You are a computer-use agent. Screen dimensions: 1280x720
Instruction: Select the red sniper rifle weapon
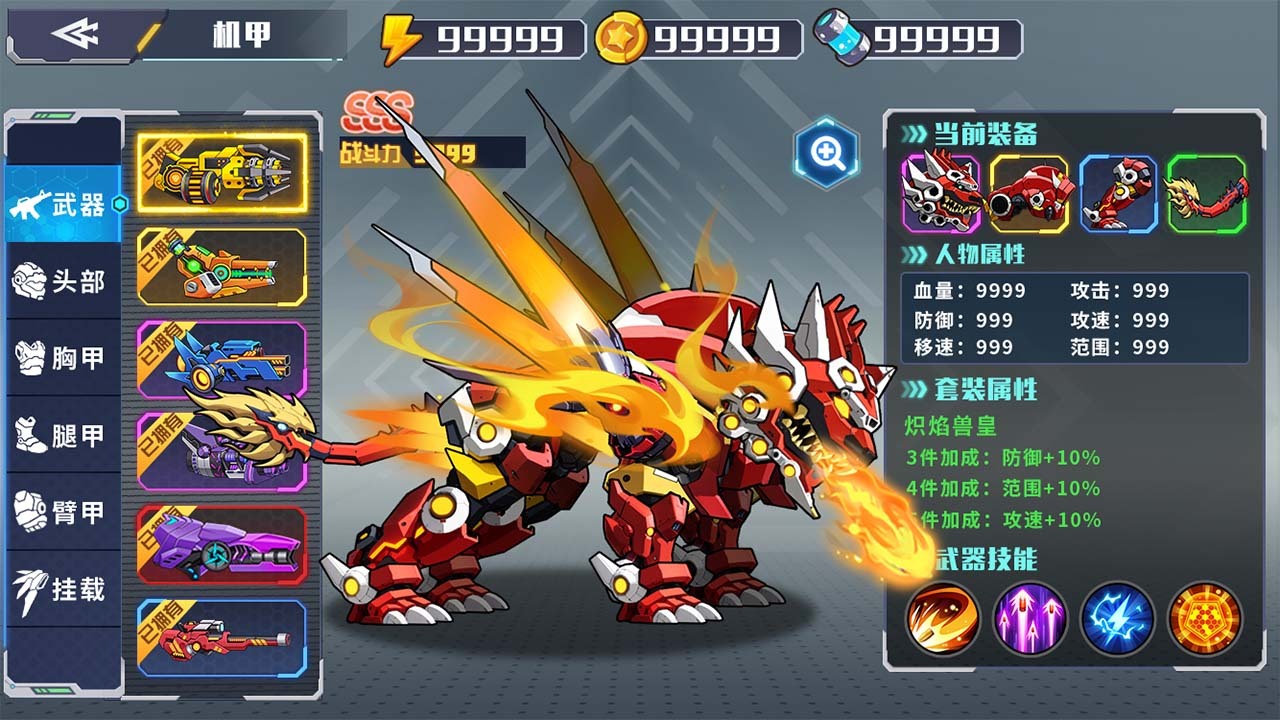222,637
